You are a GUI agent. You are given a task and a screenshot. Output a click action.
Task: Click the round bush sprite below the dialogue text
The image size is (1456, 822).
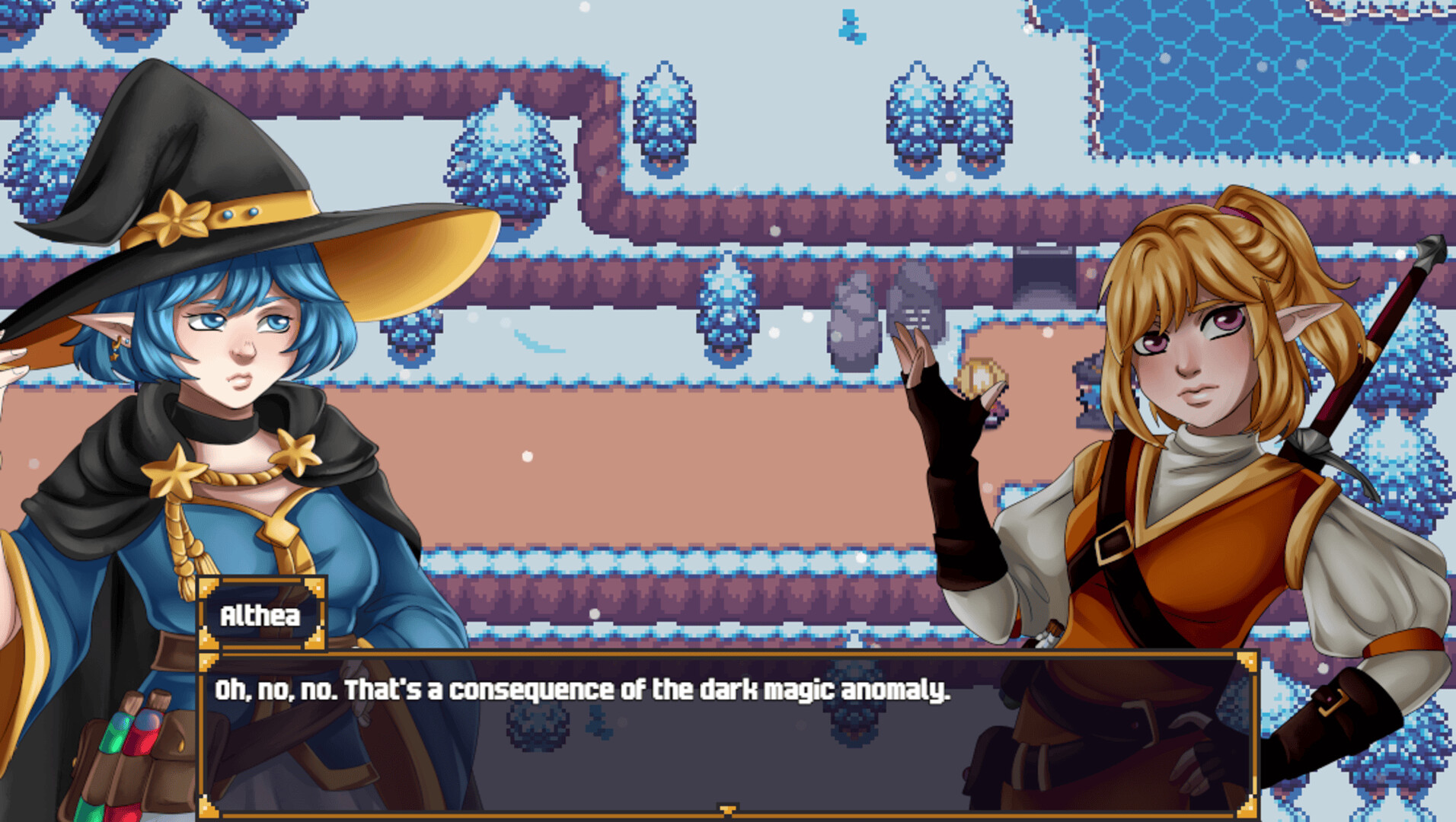pos(538,728)
